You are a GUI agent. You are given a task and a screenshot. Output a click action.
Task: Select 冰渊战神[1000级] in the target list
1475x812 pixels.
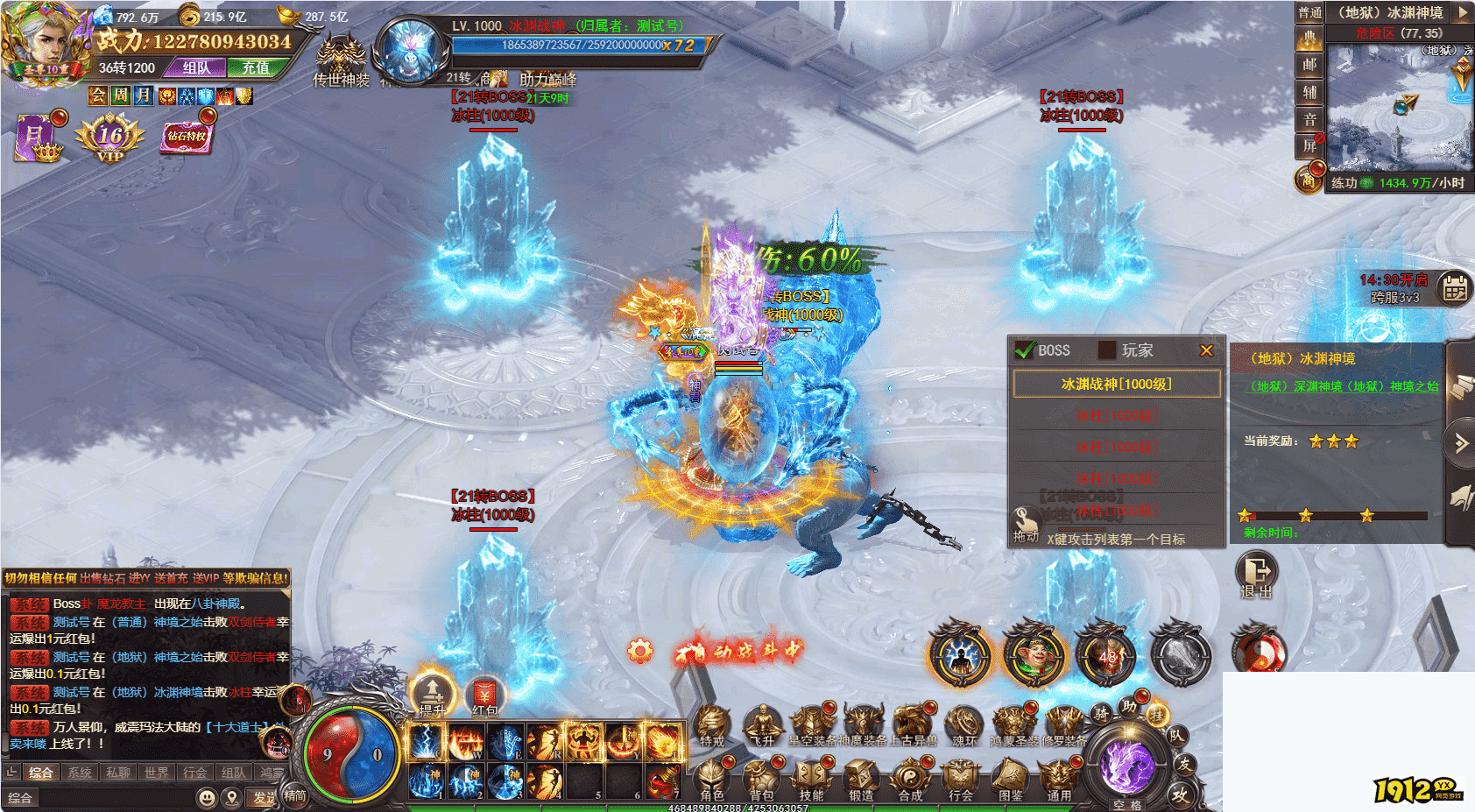click(x=1116, y=384)
